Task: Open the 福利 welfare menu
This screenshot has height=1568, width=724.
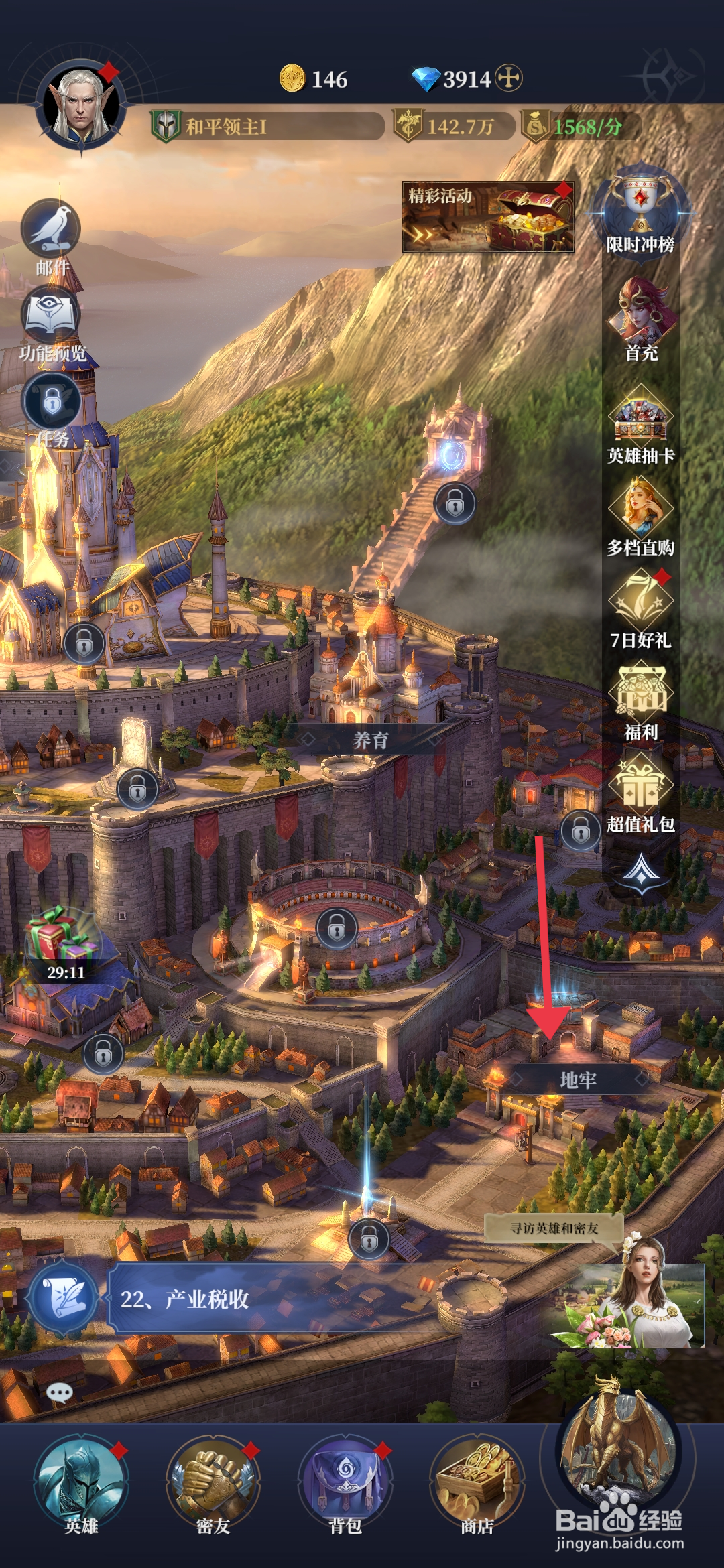Action: pos(640,697)
